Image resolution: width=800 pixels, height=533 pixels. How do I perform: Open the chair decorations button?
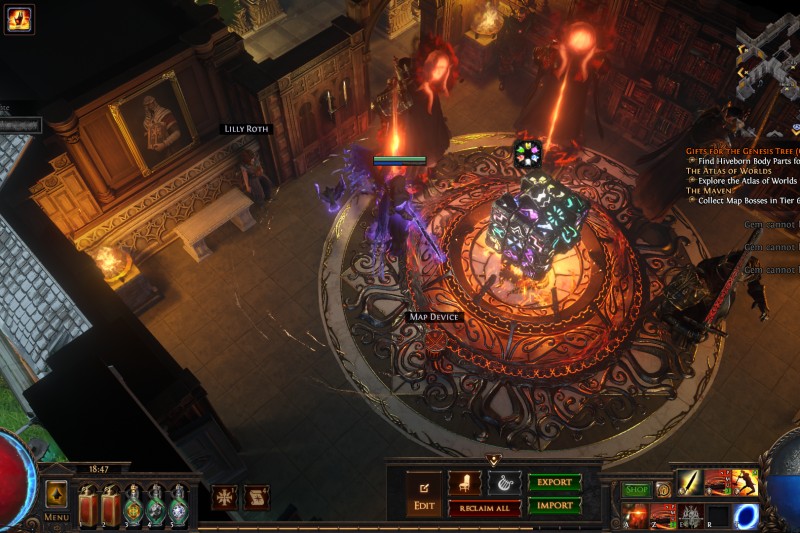pos(464,483)
